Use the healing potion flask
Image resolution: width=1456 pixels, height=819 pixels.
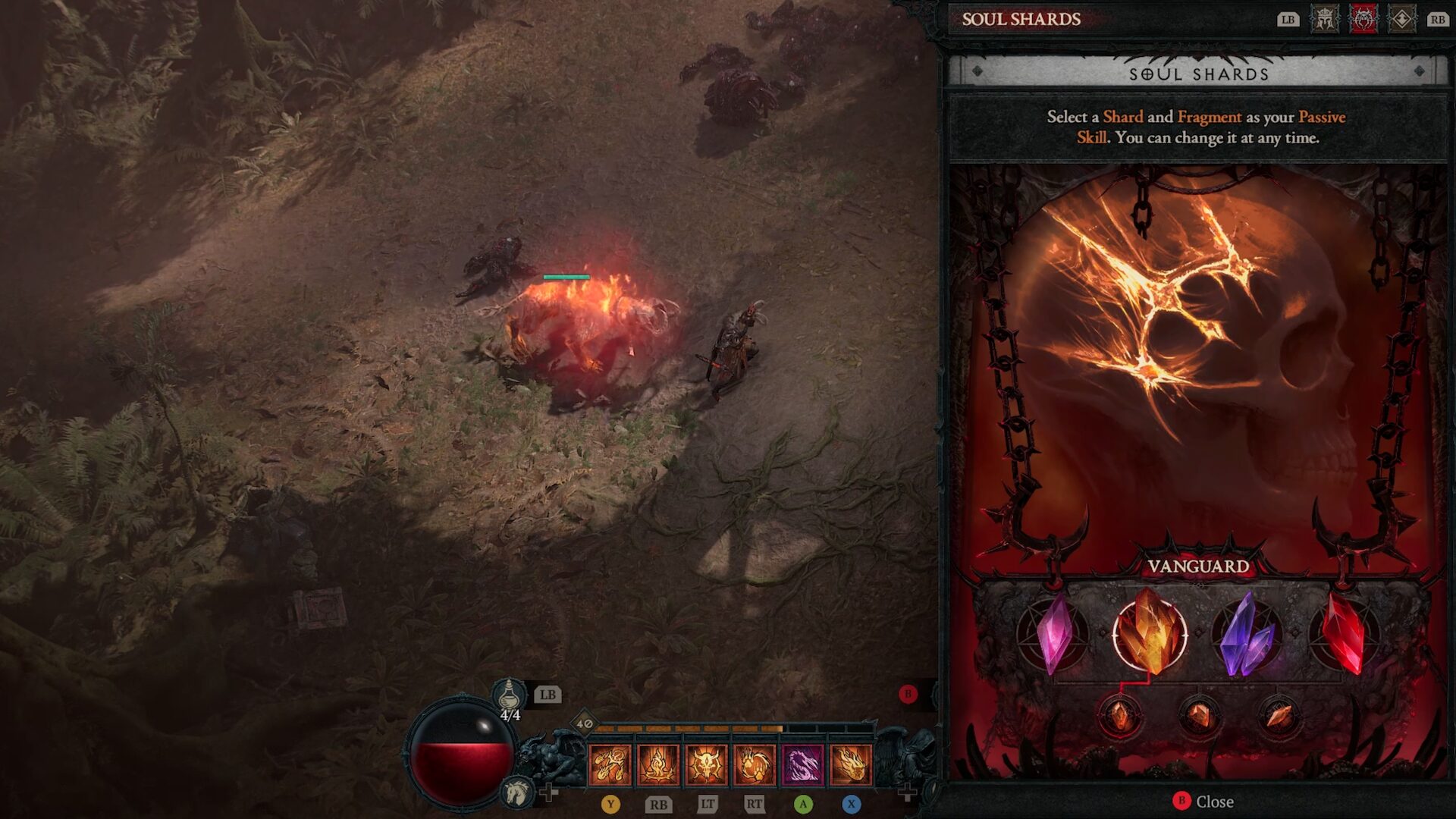click(510, 694)
